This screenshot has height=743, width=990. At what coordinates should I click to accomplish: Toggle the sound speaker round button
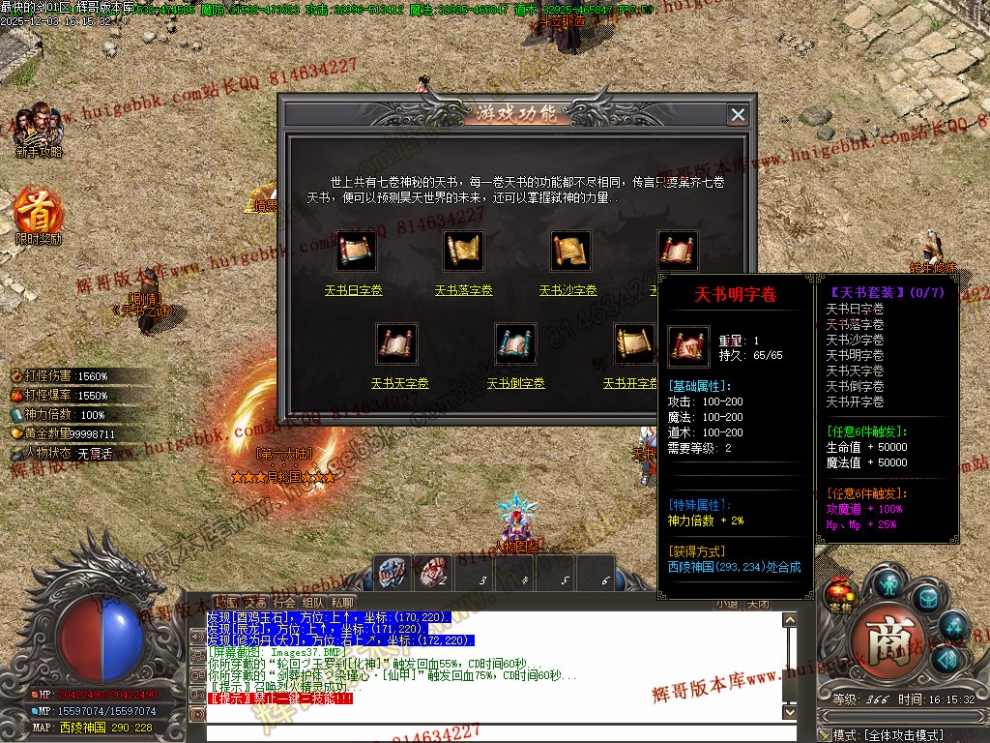[947, 660]
